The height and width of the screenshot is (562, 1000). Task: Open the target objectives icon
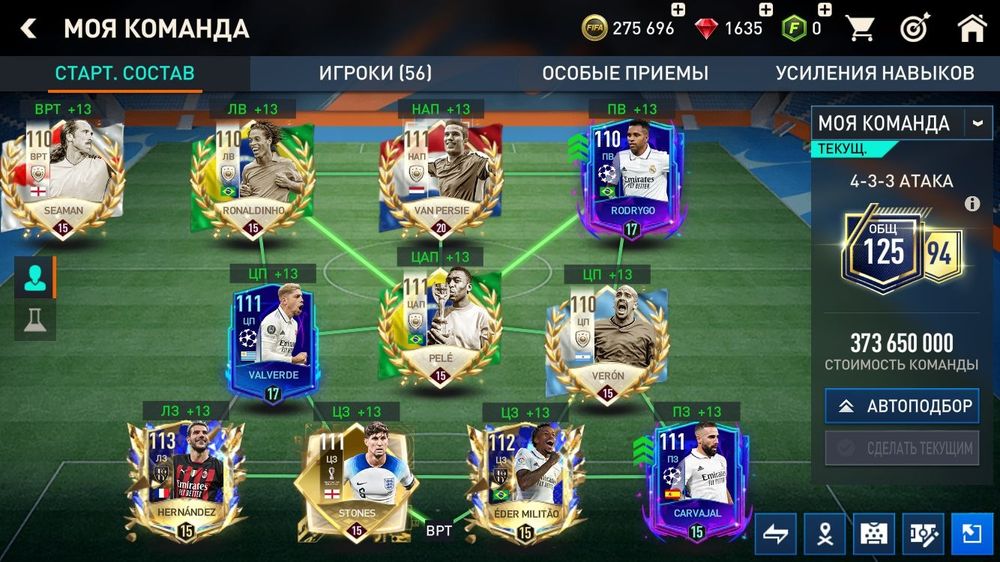[915, 28]
